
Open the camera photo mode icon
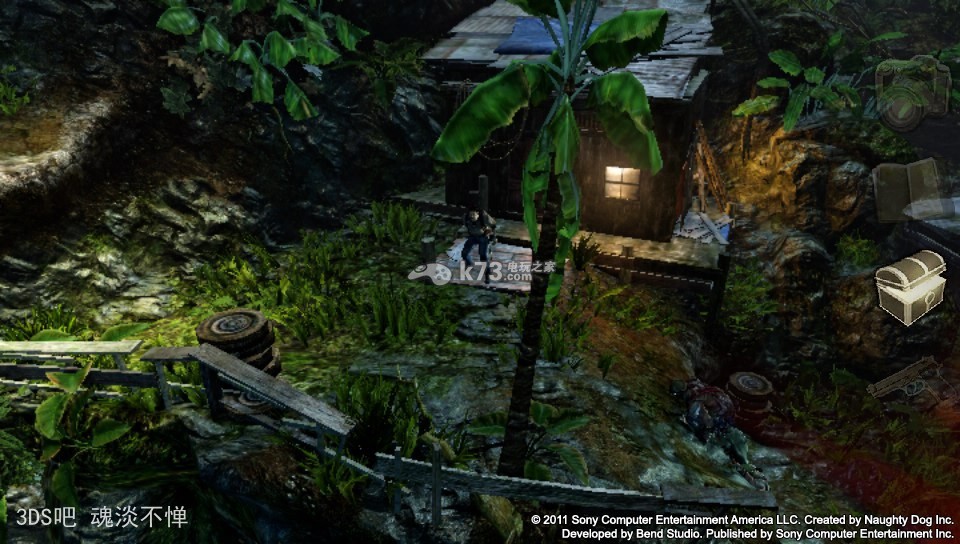(912, 92)
